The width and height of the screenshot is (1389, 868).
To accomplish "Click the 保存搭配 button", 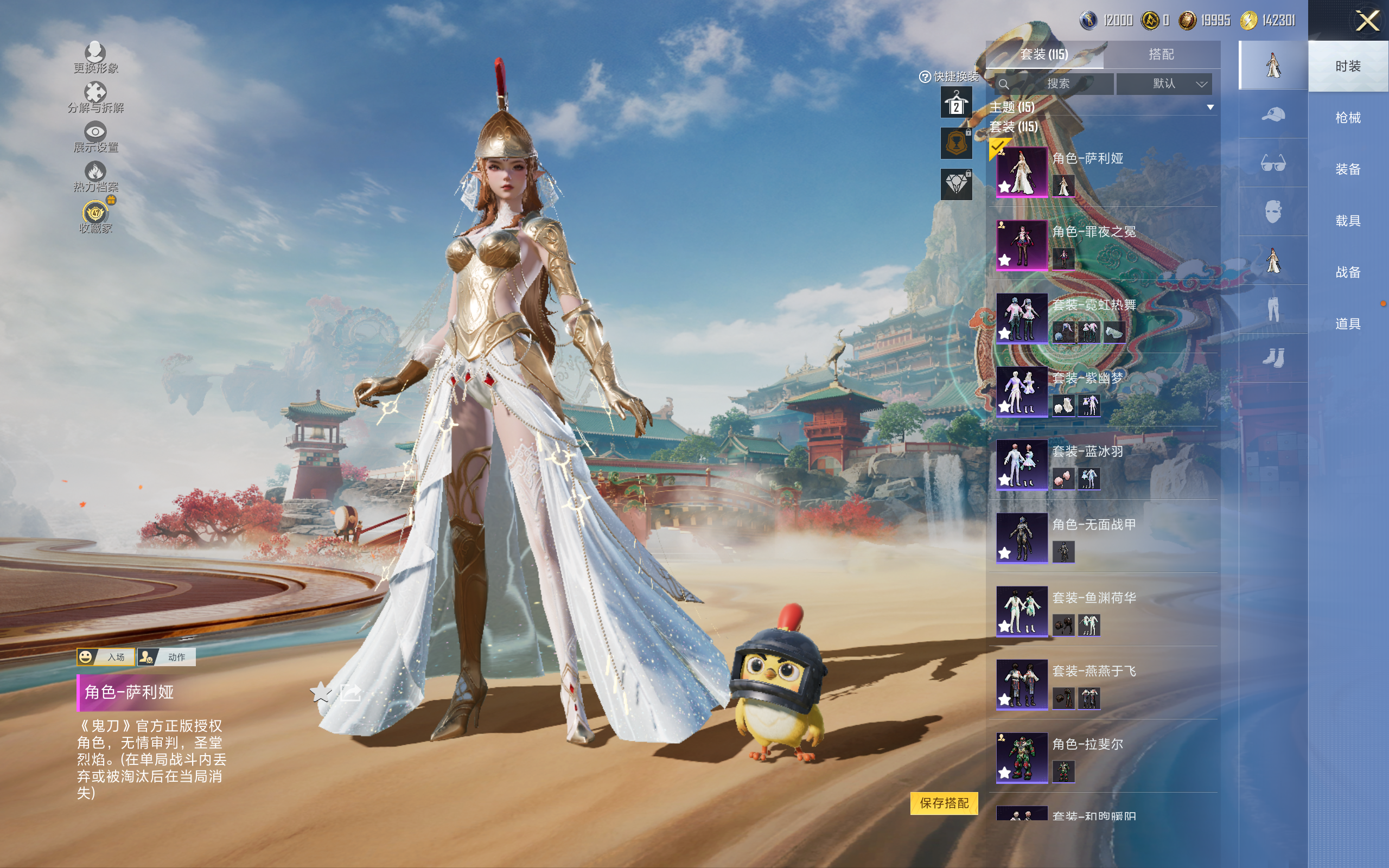I will (944, 802).
